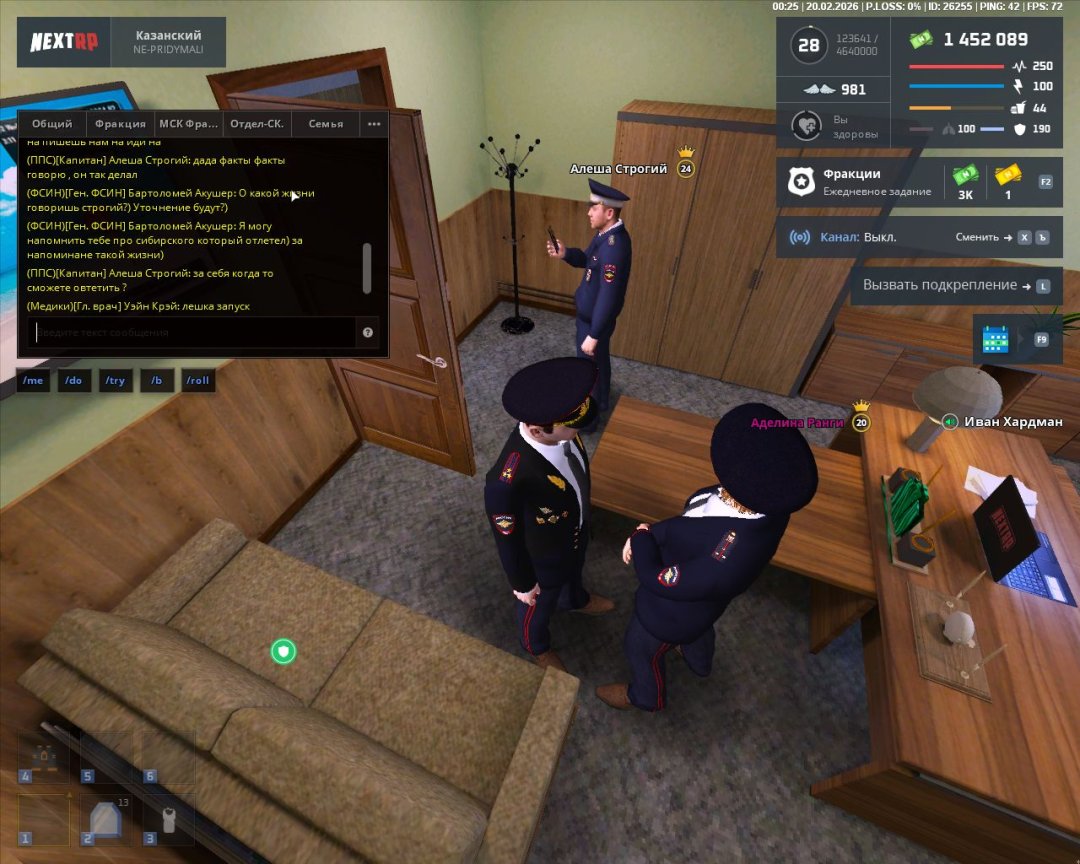The height and width of the screenshot is (864, 1080).
Task: Insert the /me chat command
Action: click(33, 381)
